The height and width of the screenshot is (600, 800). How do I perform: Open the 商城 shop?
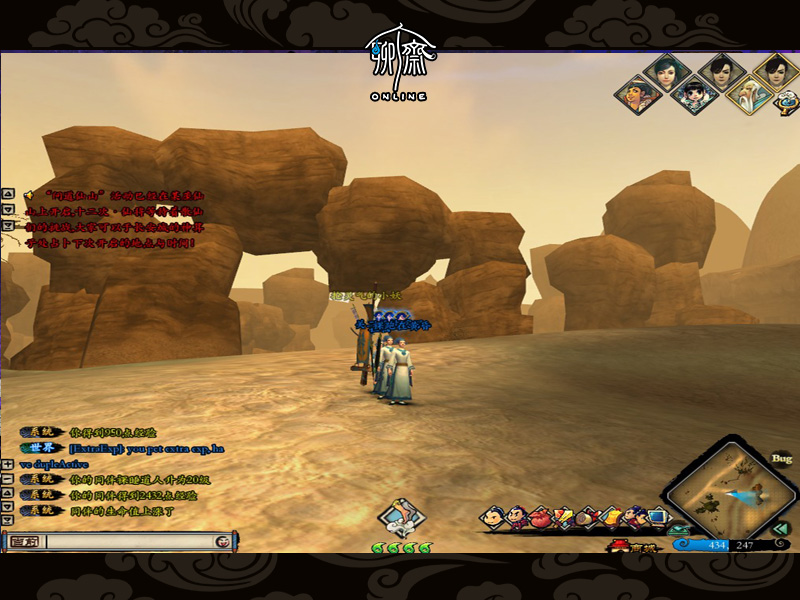[626, 546]
